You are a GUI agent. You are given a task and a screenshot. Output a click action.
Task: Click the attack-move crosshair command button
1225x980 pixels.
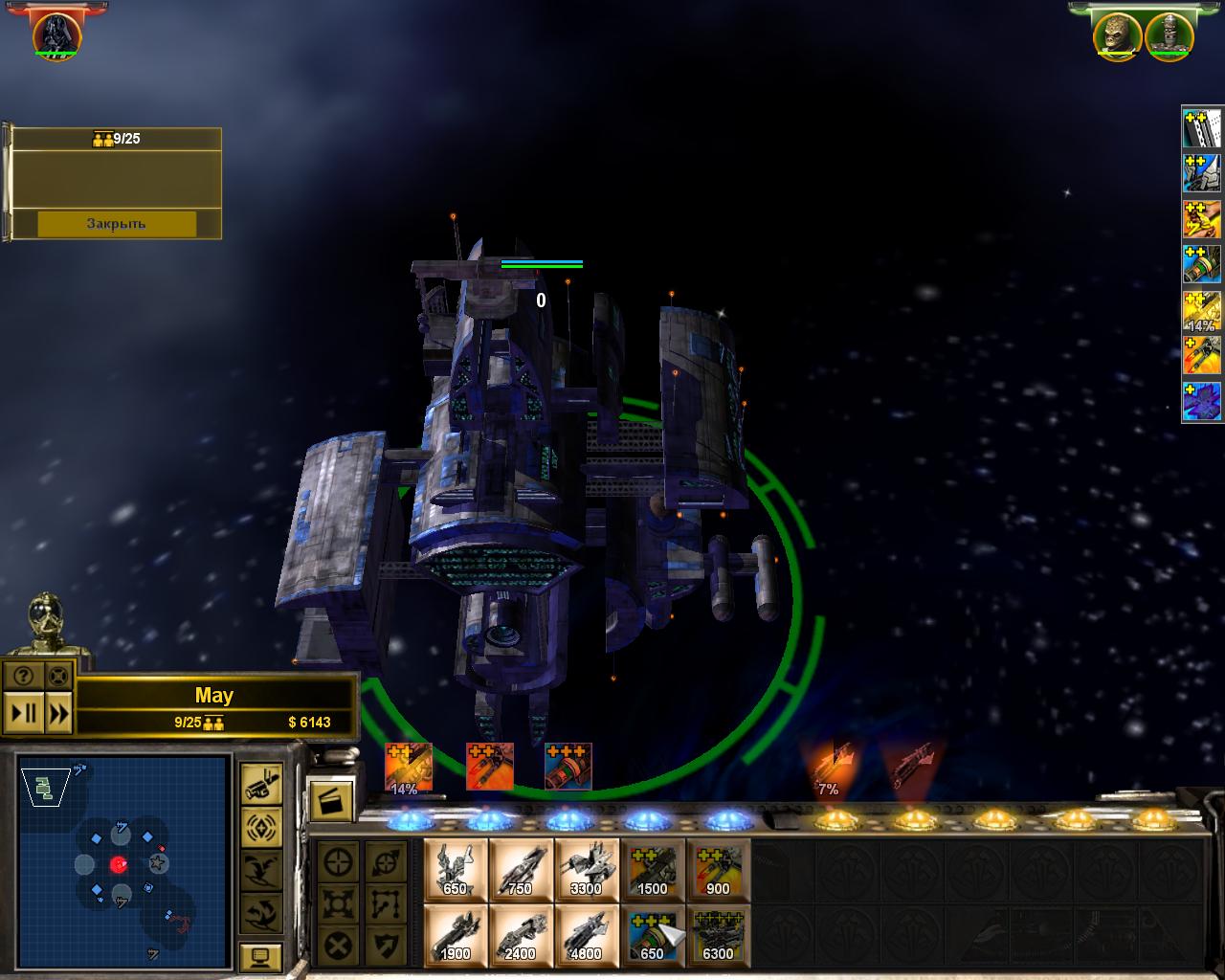click(x=339, y=861)
